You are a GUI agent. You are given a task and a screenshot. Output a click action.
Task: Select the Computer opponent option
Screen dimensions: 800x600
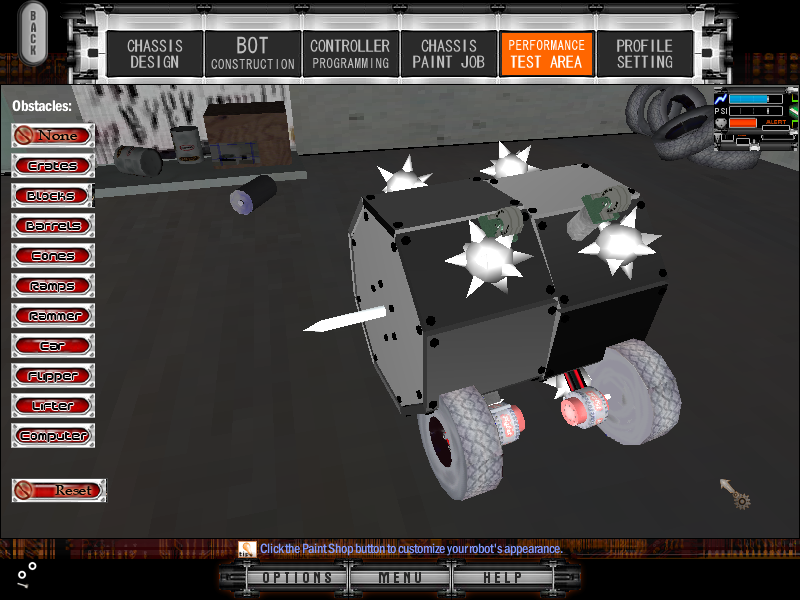tap(53, 436)
